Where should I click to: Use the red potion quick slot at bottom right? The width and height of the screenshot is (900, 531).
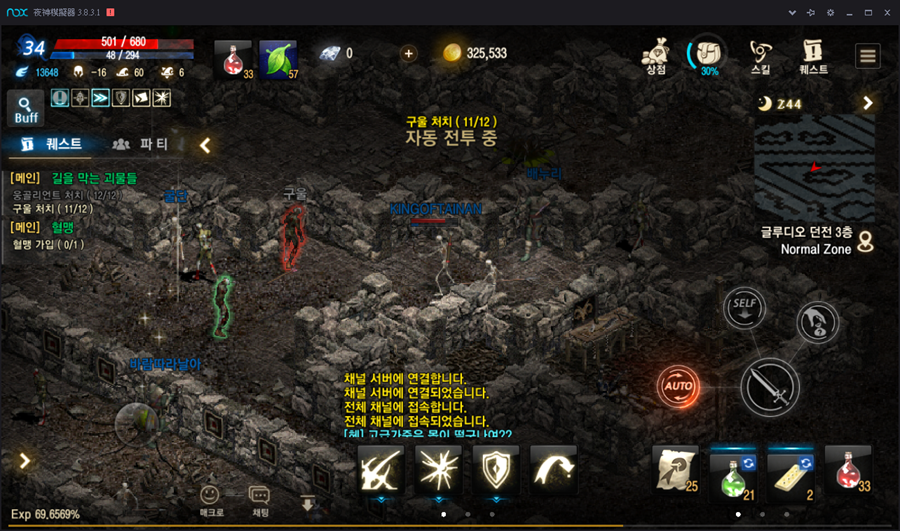pos(848,471)
